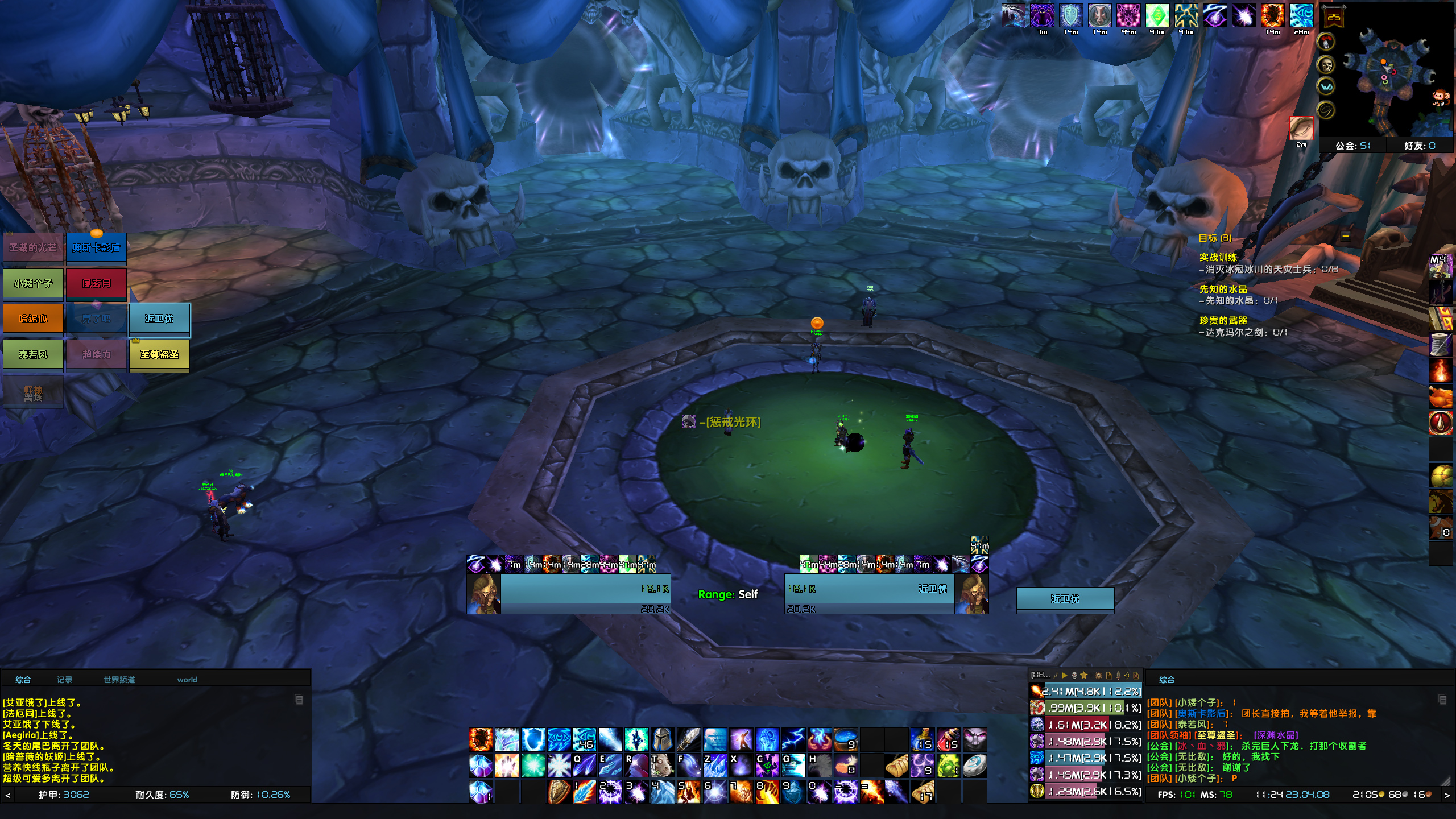Image resolution: width=1456 pixels, height=819 pixels.
Task: Select the red 風玄月 raid frame
Action: pyautogui.click(x=96, y=284)
